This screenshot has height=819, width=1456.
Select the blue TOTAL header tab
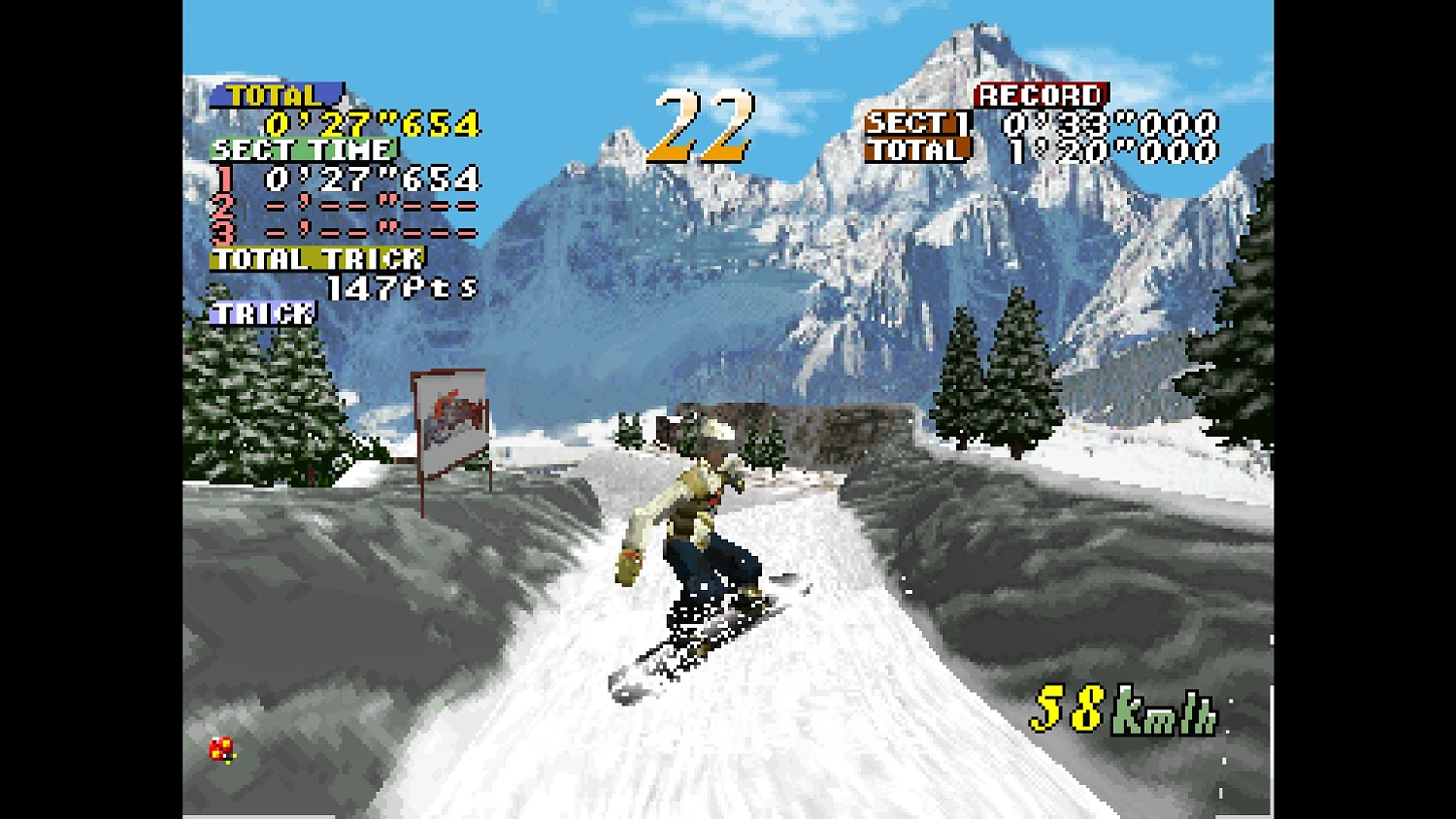(x=279, y=96)
